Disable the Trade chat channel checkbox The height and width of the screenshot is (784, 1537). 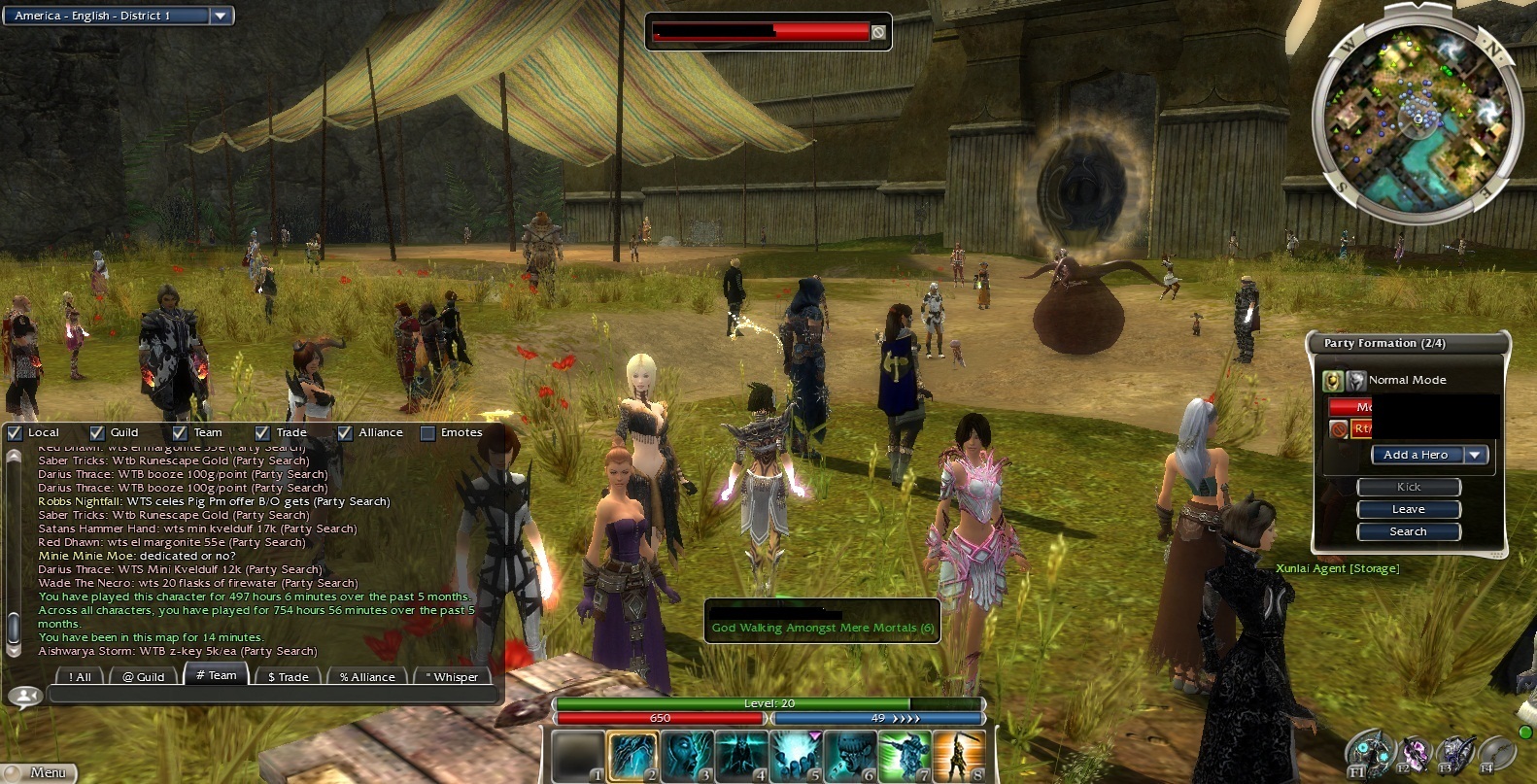click(x=260, y=432)
